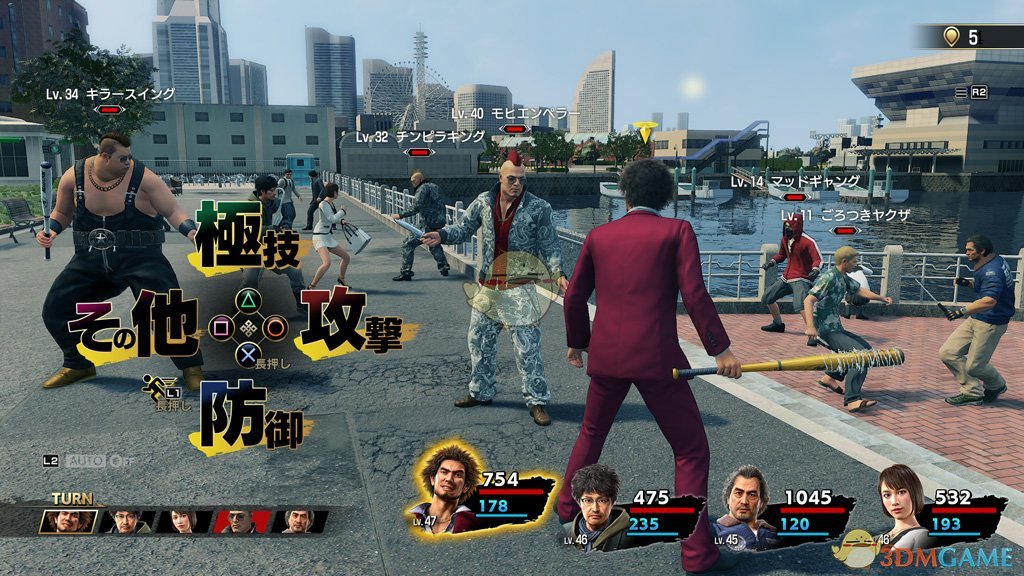Target the Lv.32 チンピラキング enemy tag

click(x=419, y=137)
